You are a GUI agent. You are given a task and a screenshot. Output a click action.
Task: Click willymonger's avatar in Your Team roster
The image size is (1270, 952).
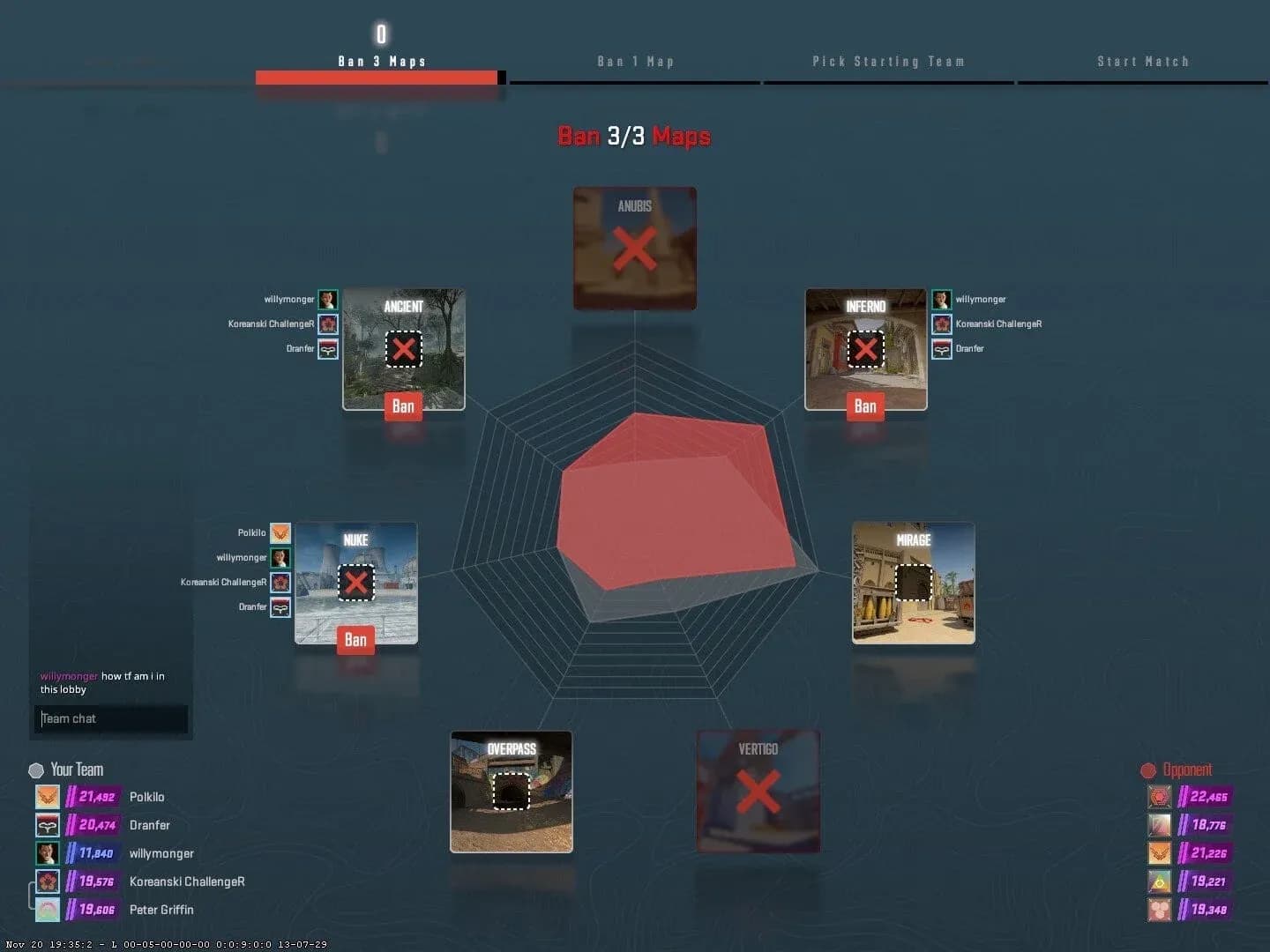pyautogui.click(x=48, y=852)
